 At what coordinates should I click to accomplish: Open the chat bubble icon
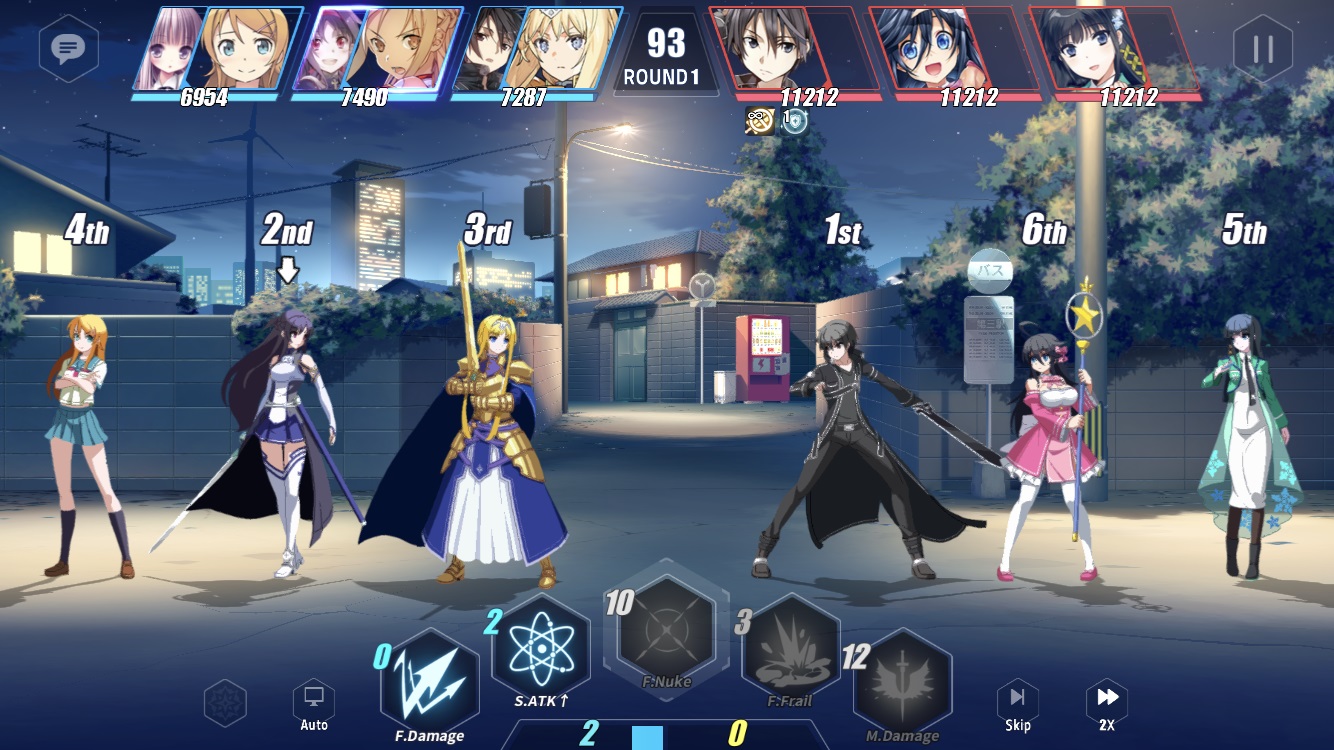tap(68, 47)
